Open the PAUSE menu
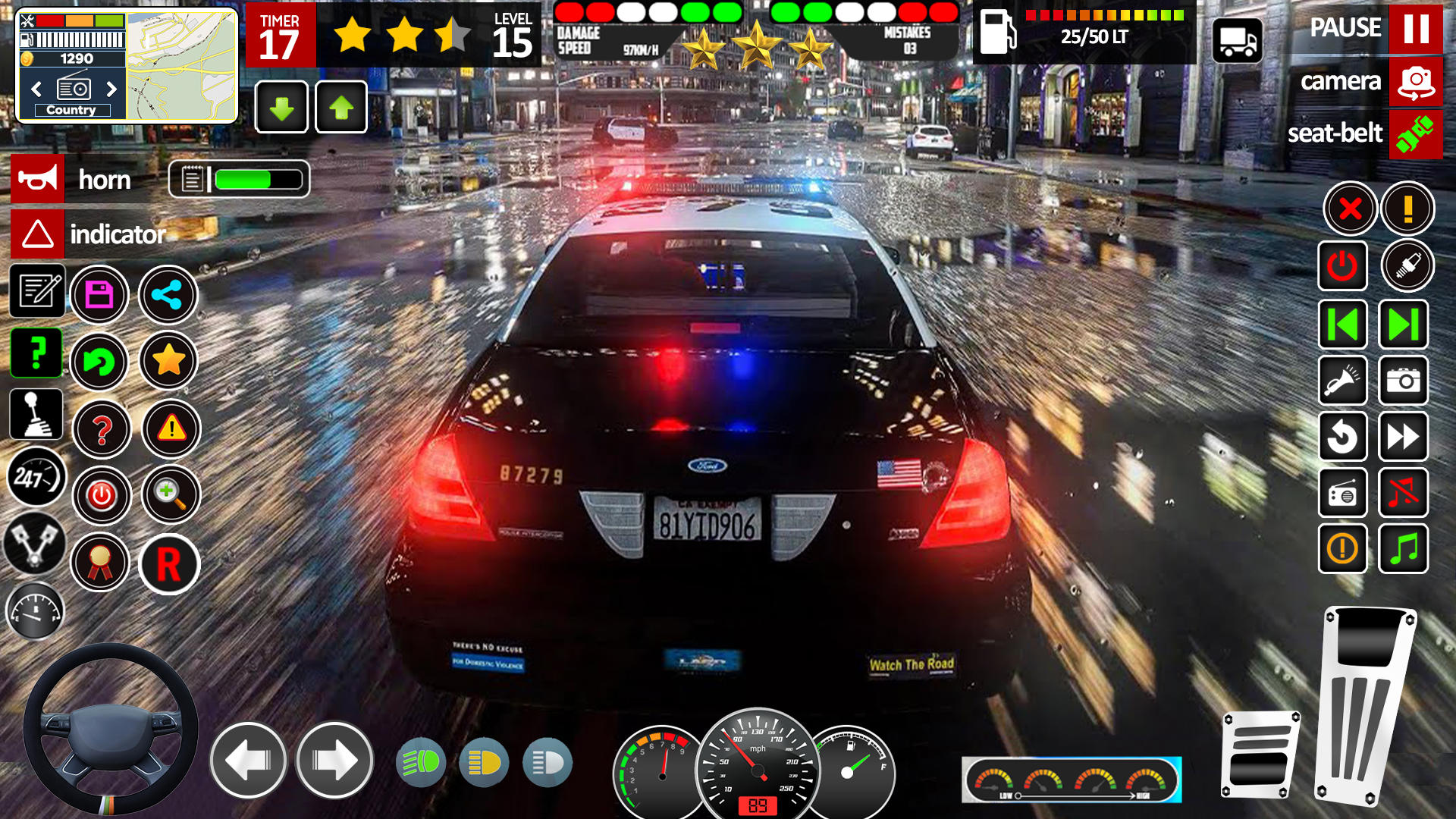The height and width of the screenshot is (819, 1456). (1417, 29)
